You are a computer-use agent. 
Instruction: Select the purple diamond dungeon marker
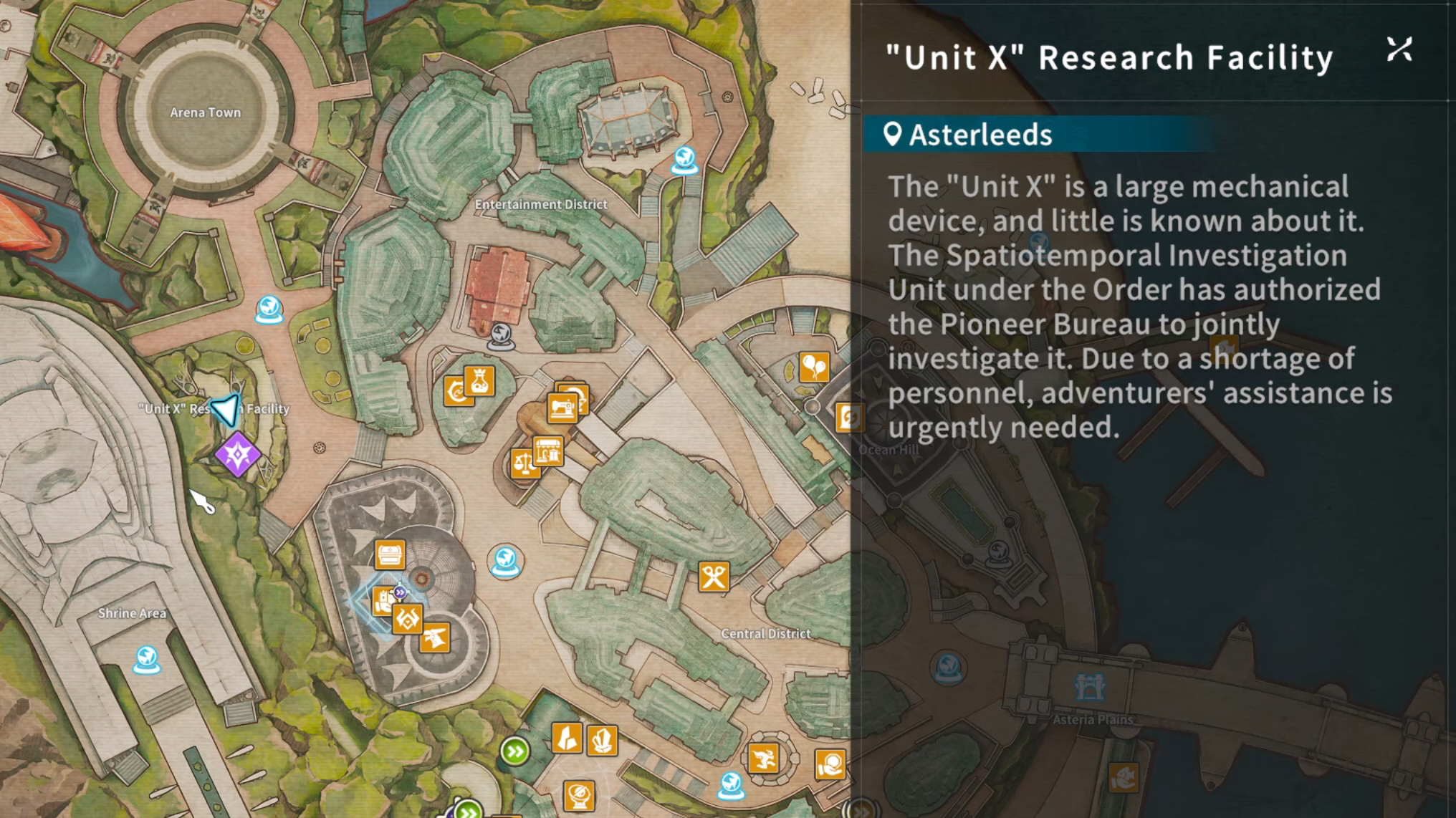pos(238,454)
